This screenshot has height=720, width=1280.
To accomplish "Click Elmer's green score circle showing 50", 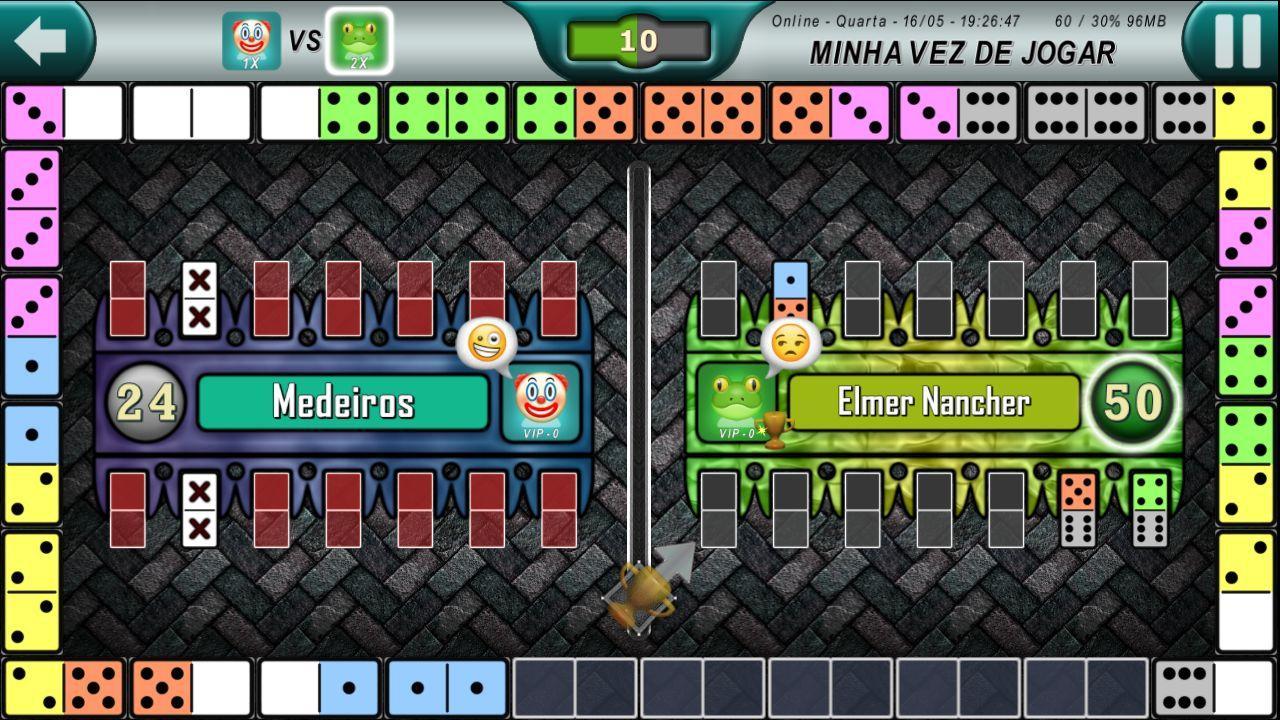I will [x=1131, y=400].
